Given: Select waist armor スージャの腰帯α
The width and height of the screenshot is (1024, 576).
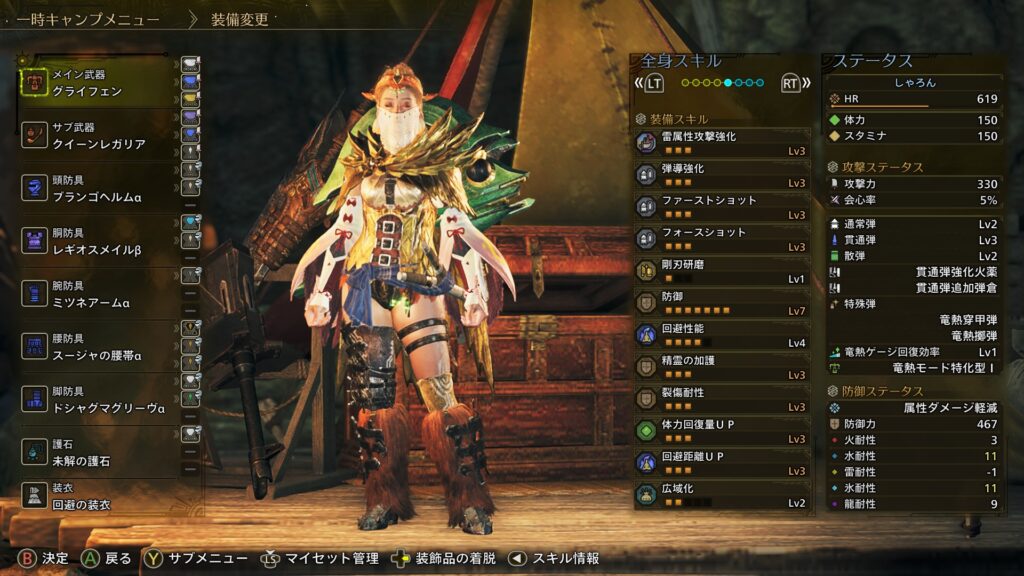Looking at the screenshot, I should pos(98,348).
